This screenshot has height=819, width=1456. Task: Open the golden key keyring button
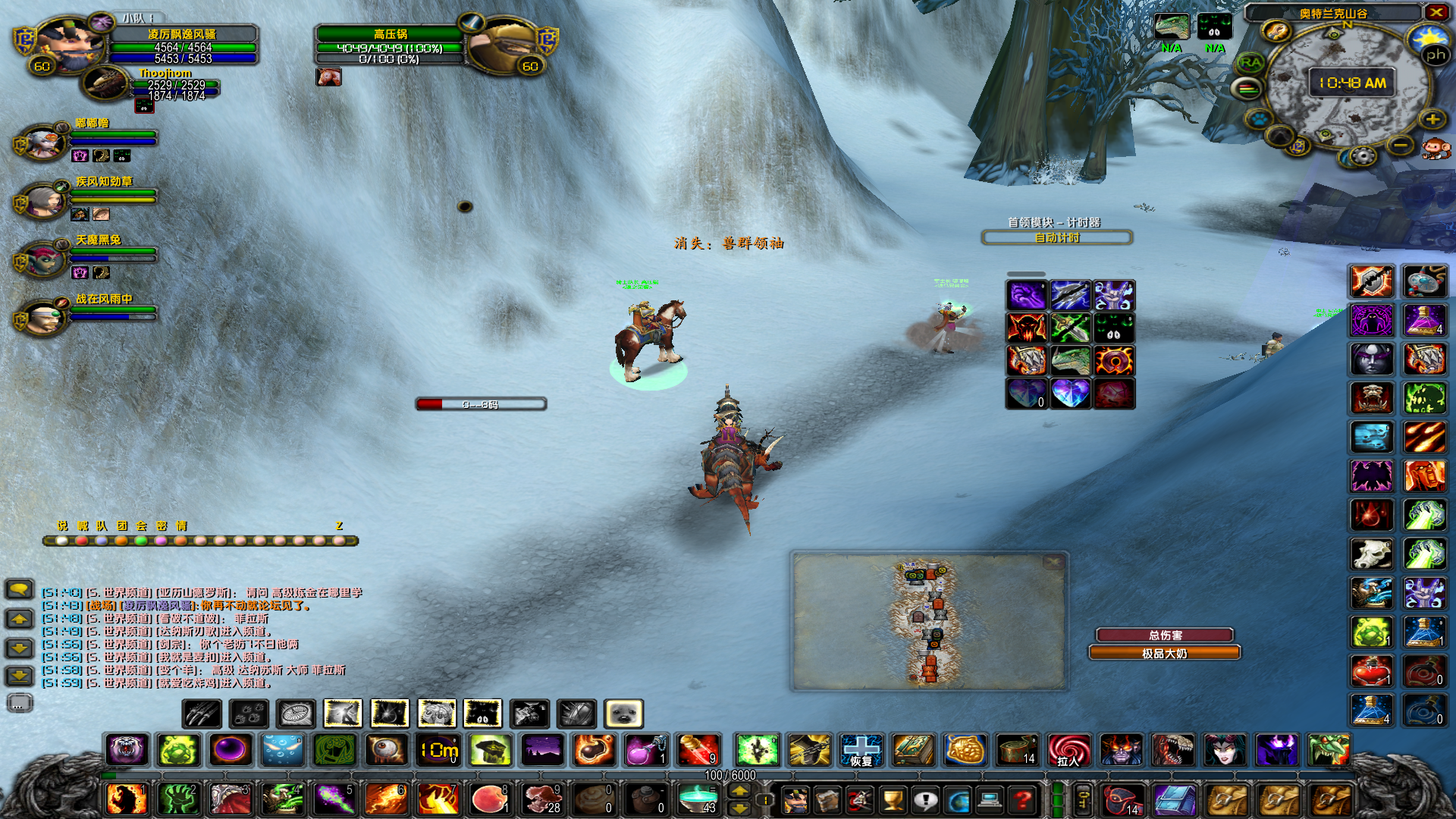pyautogui.click(x=1083, y=799)
